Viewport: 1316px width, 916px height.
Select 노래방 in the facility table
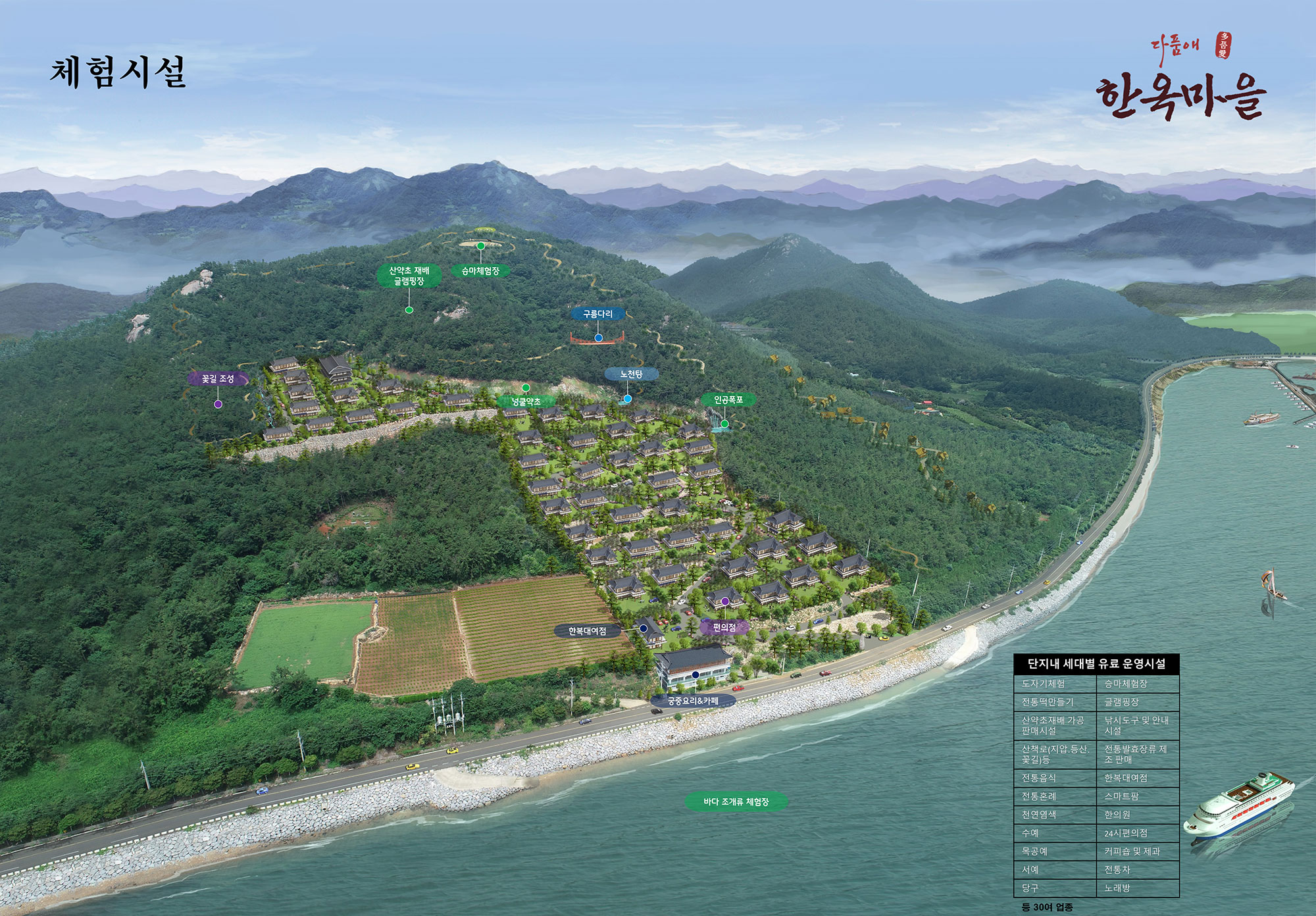[1117, 888]
